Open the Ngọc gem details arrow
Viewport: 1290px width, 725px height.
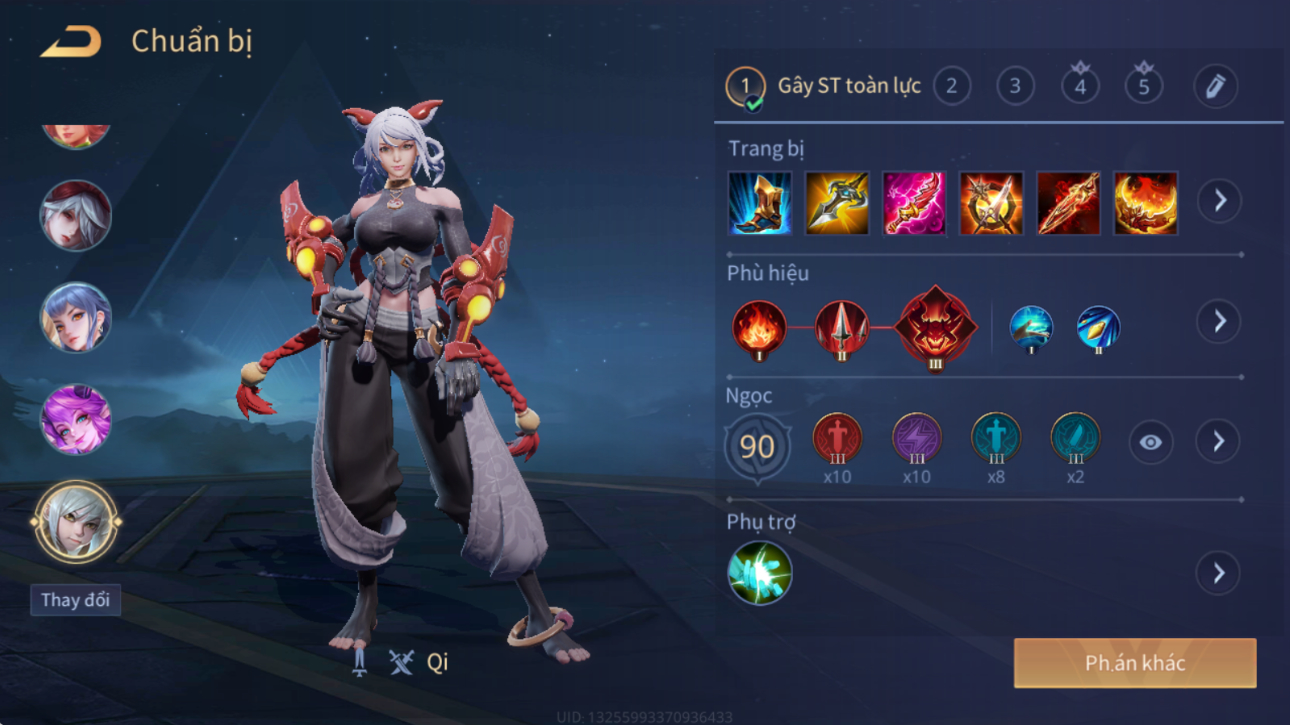tap(1218, 442)
